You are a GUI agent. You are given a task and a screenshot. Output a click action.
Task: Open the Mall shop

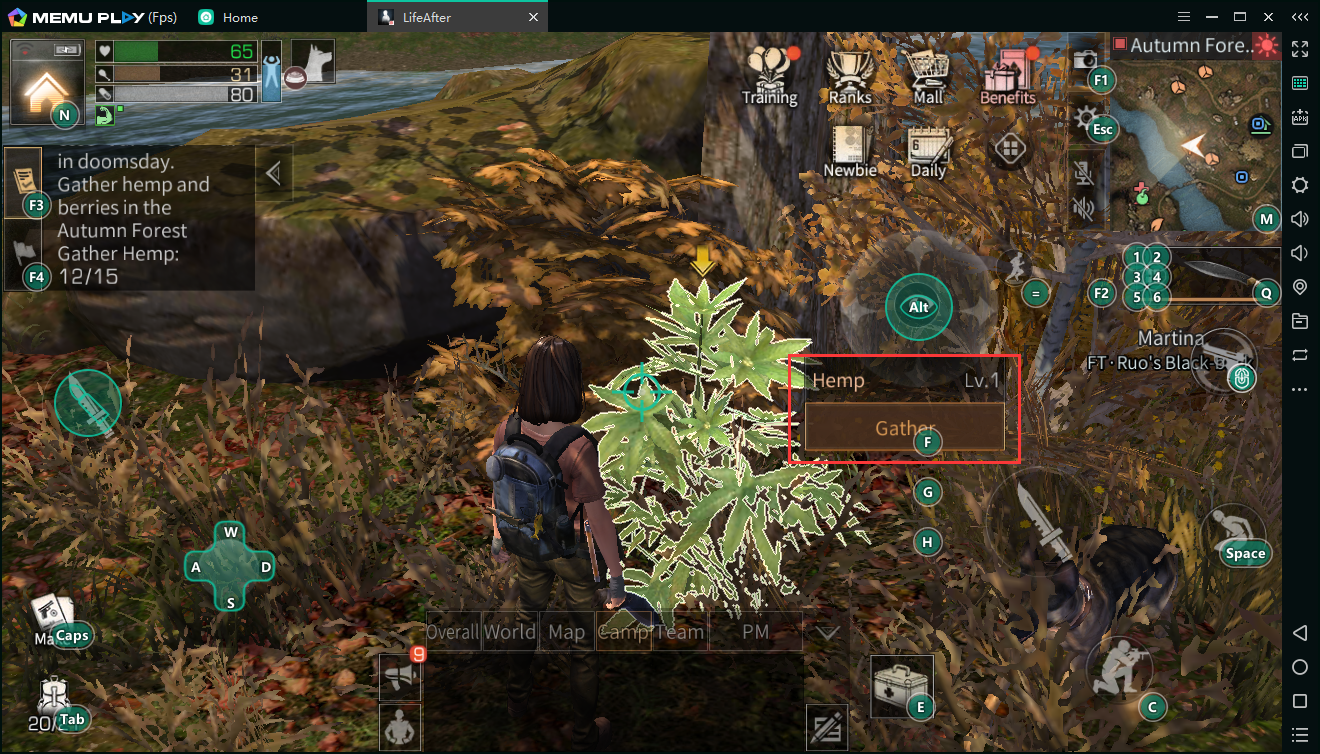(x=928, y=75)
